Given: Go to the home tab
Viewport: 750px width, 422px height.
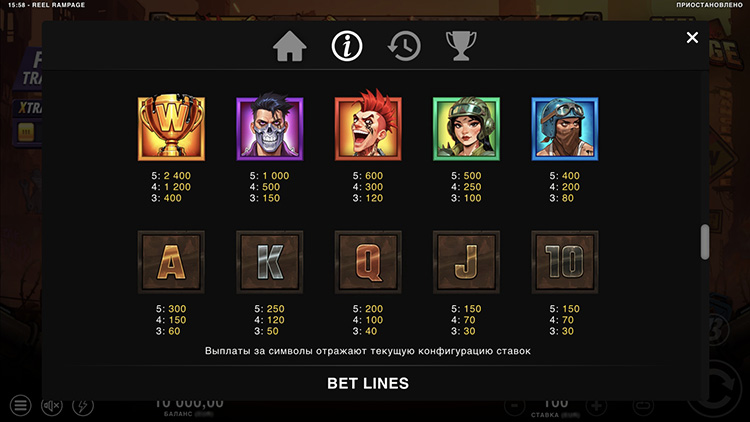Looking at the screenshot, I should [290, 46].
